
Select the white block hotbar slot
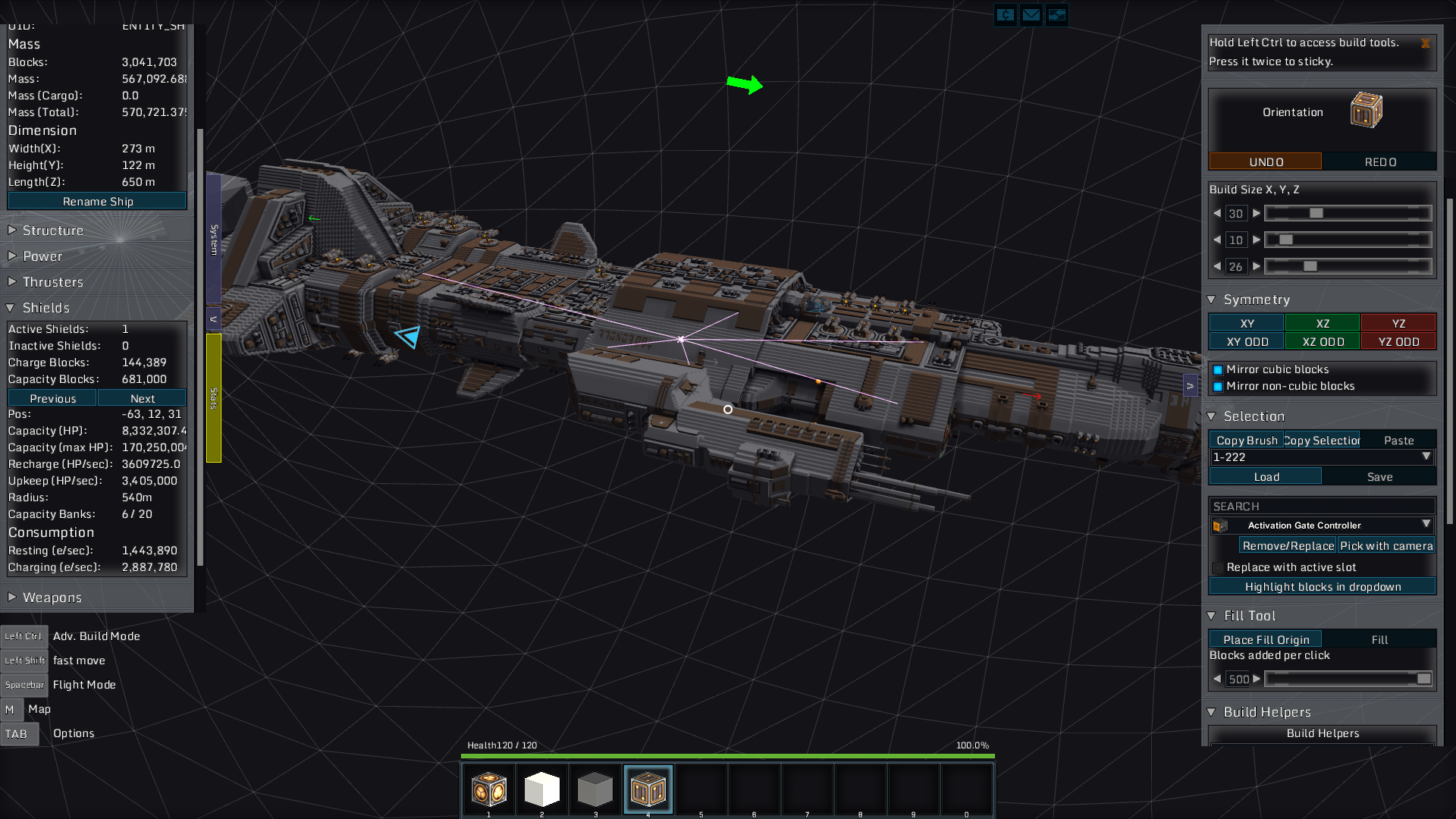click(541, 789)
